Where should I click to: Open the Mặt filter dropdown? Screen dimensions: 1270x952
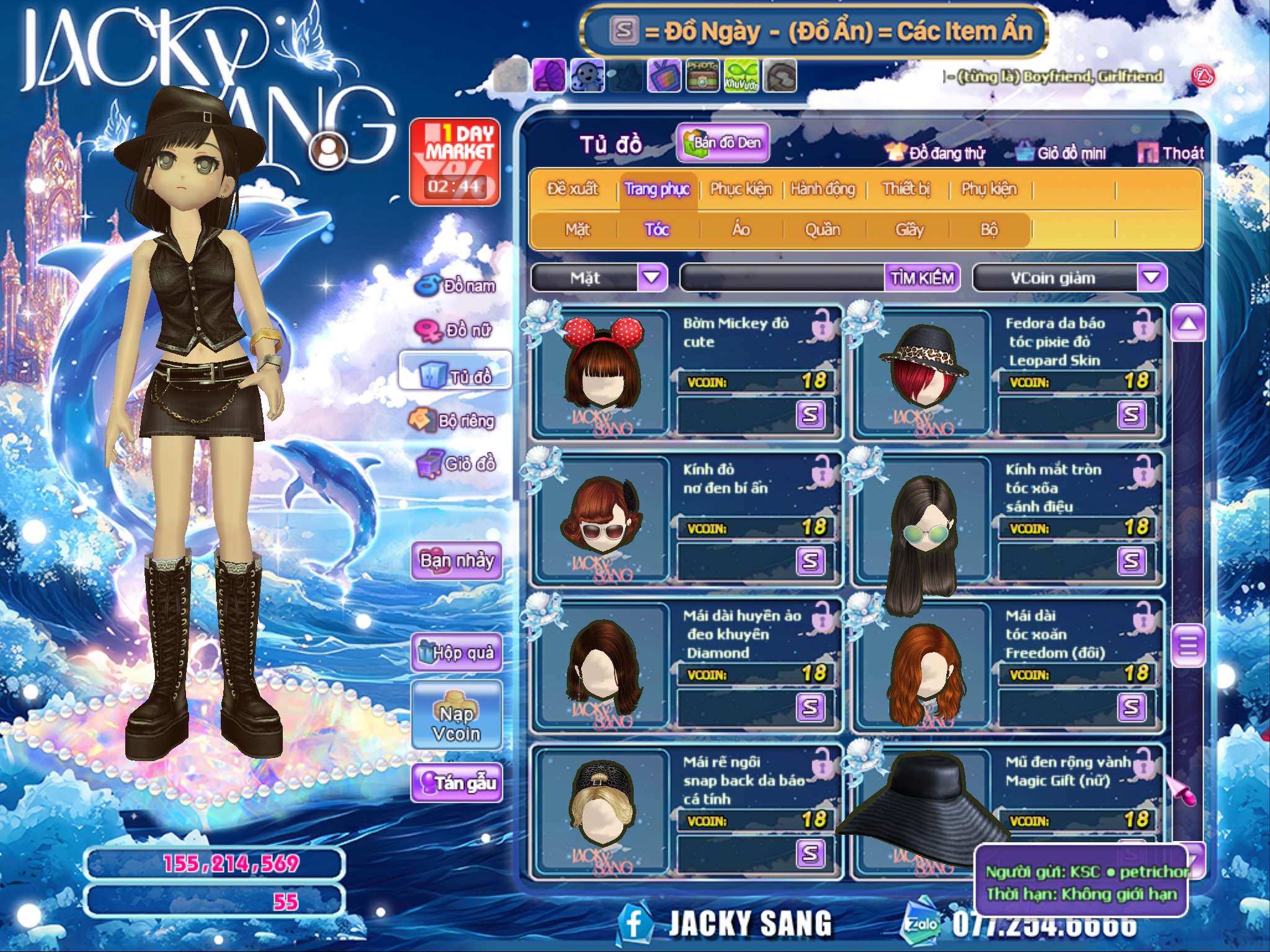pos(652,278)
